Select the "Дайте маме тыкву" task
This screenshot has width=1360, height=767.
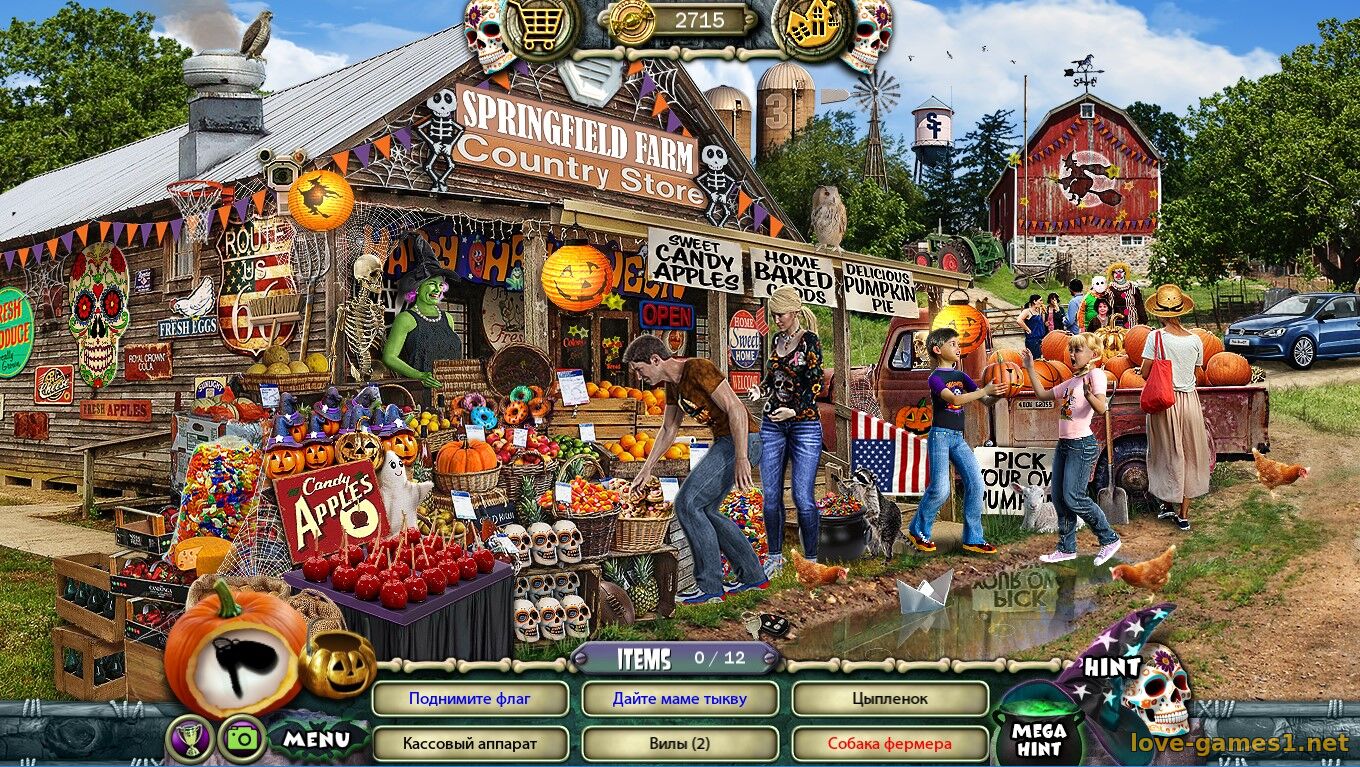click(x=682, y=699)
